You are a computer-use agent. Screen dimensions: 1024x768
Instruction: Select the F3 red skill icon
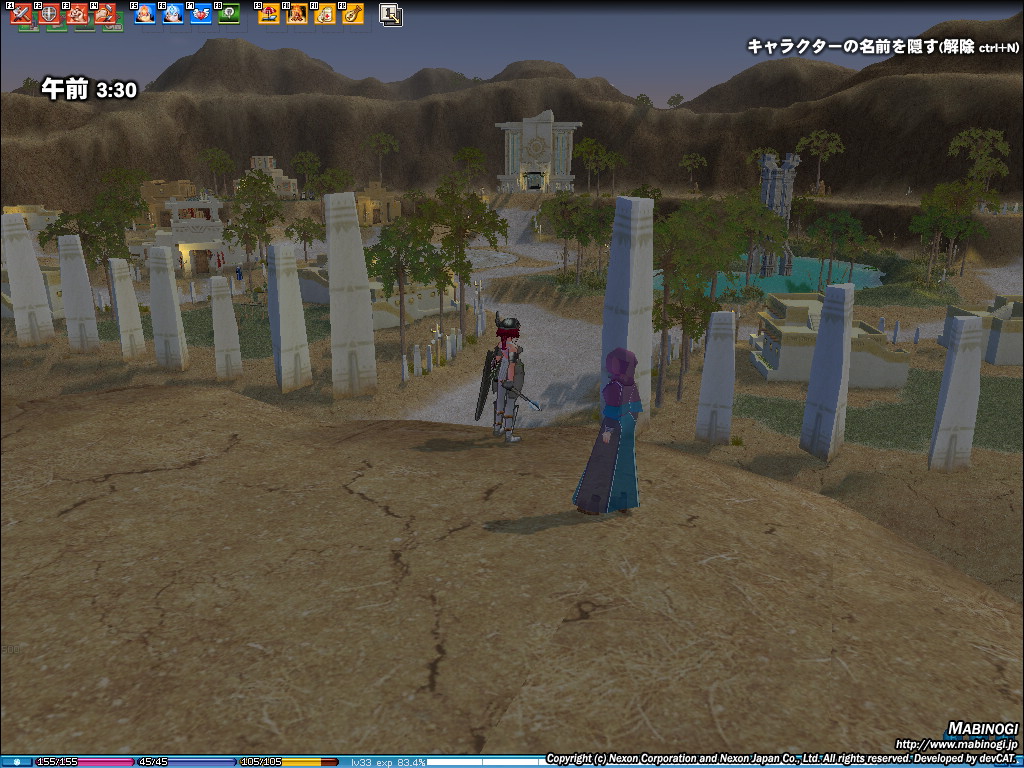pyautogui.click(x=77, y=15)
